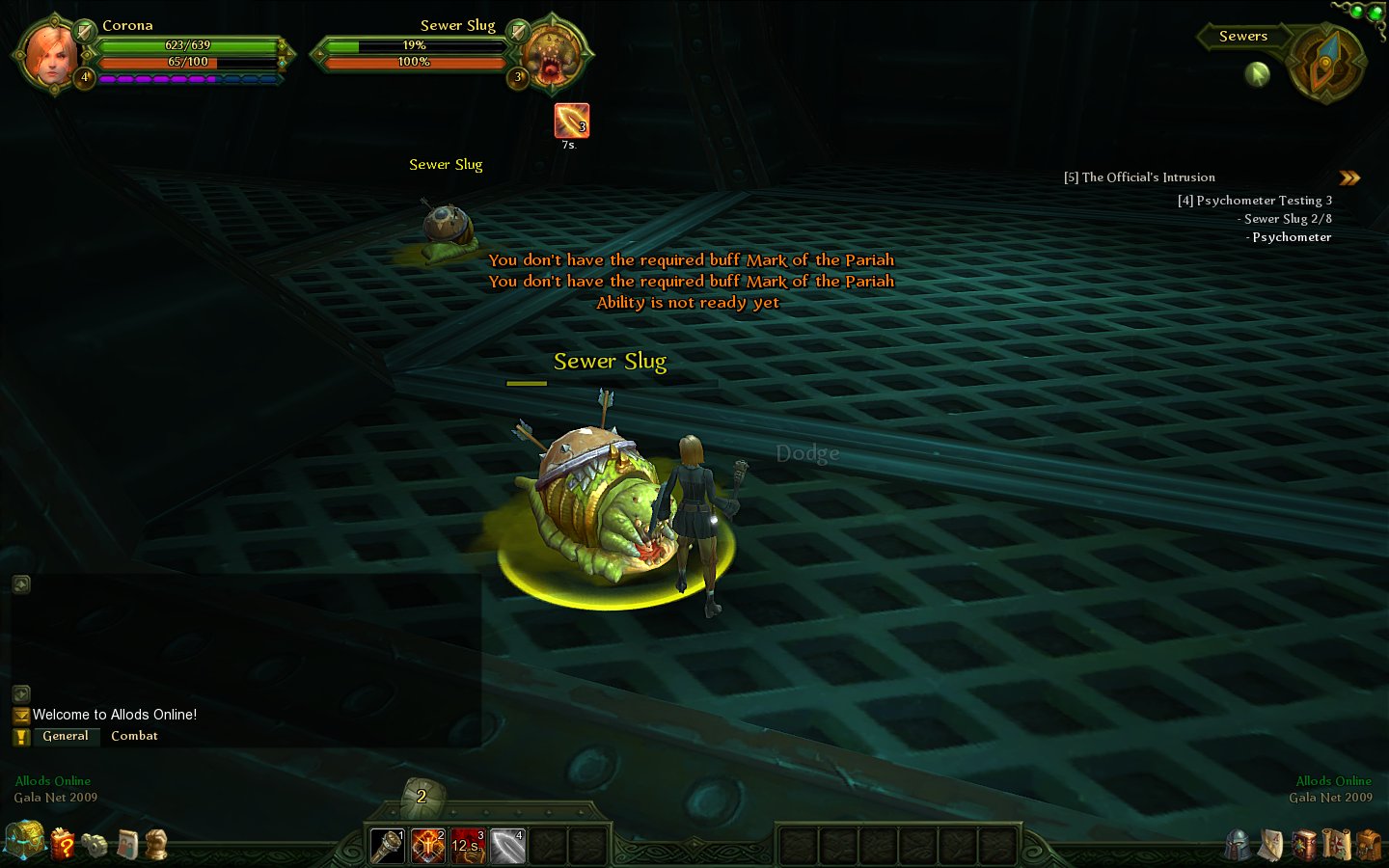This screenshot has width=1389, height=868.
Task: Switch to the Combat chat tab
Action: 134,736
